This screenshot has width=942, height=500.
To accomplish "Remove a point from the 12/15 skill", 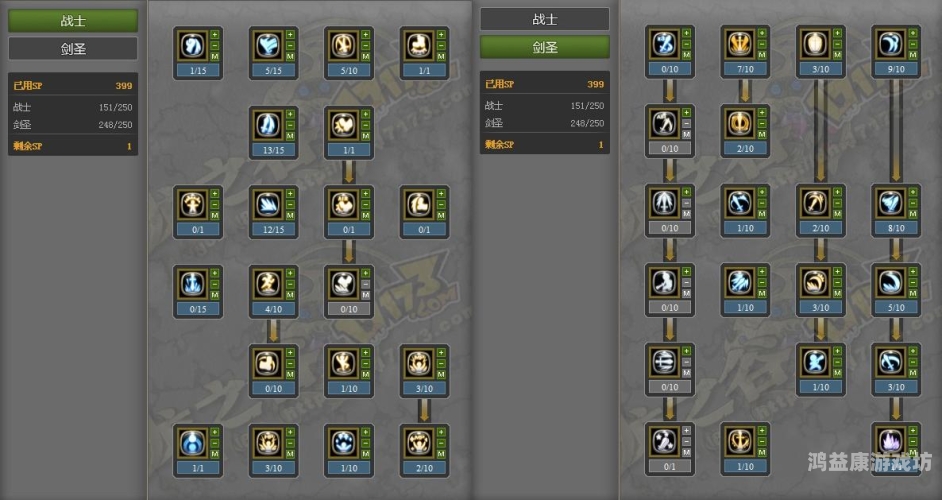I will point(290,204).
